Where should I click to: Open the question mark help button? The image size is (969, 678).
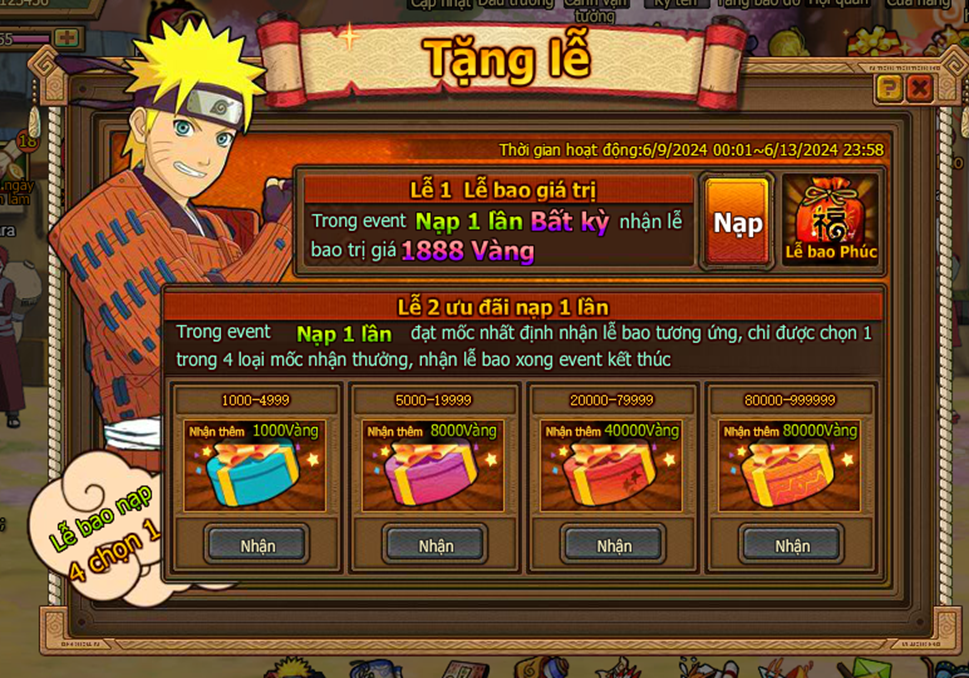pyautogui.click(x=888, y=89)
